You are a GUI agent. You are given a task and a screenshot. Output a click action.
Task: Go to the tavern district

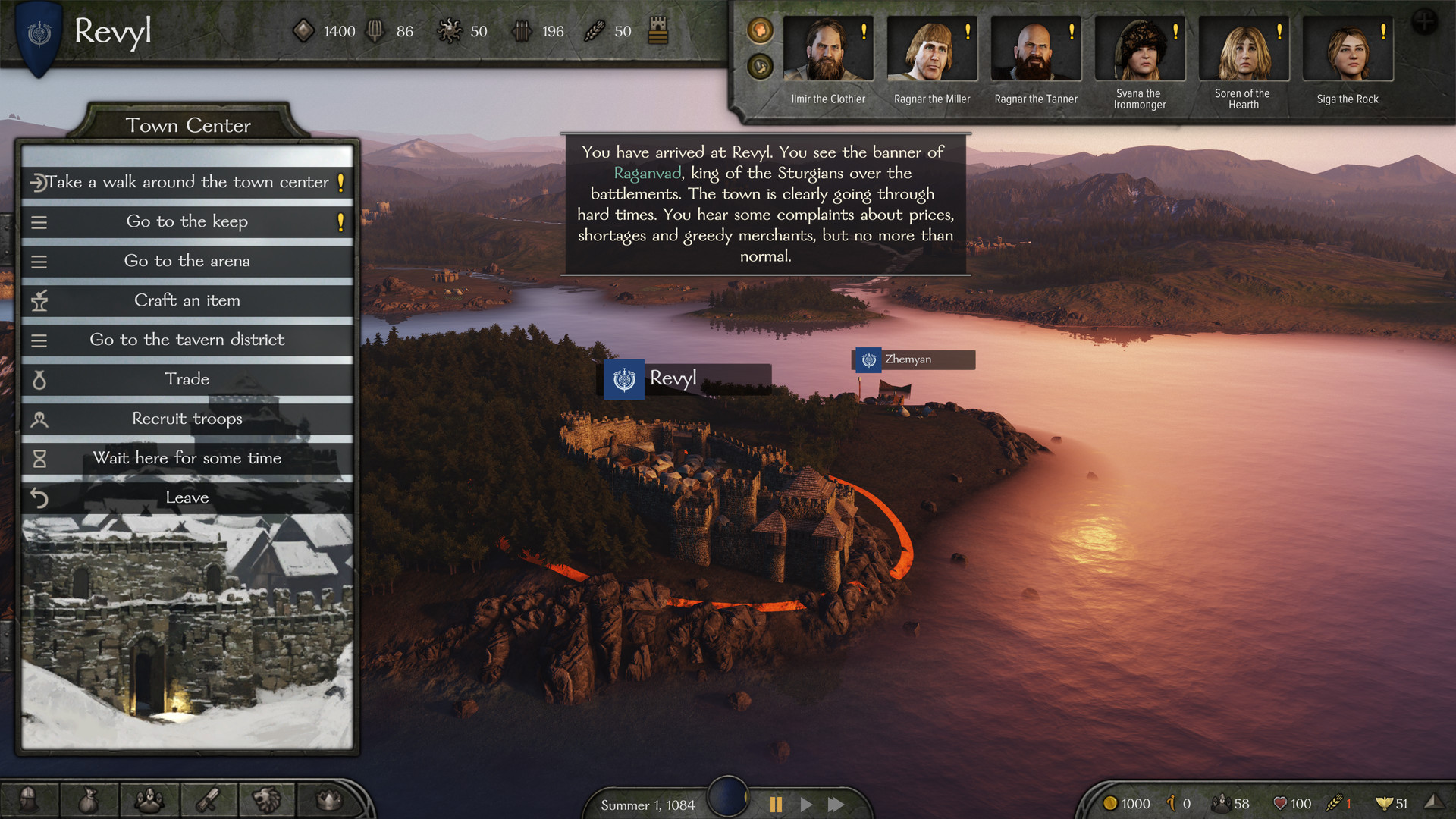point(187,340)
